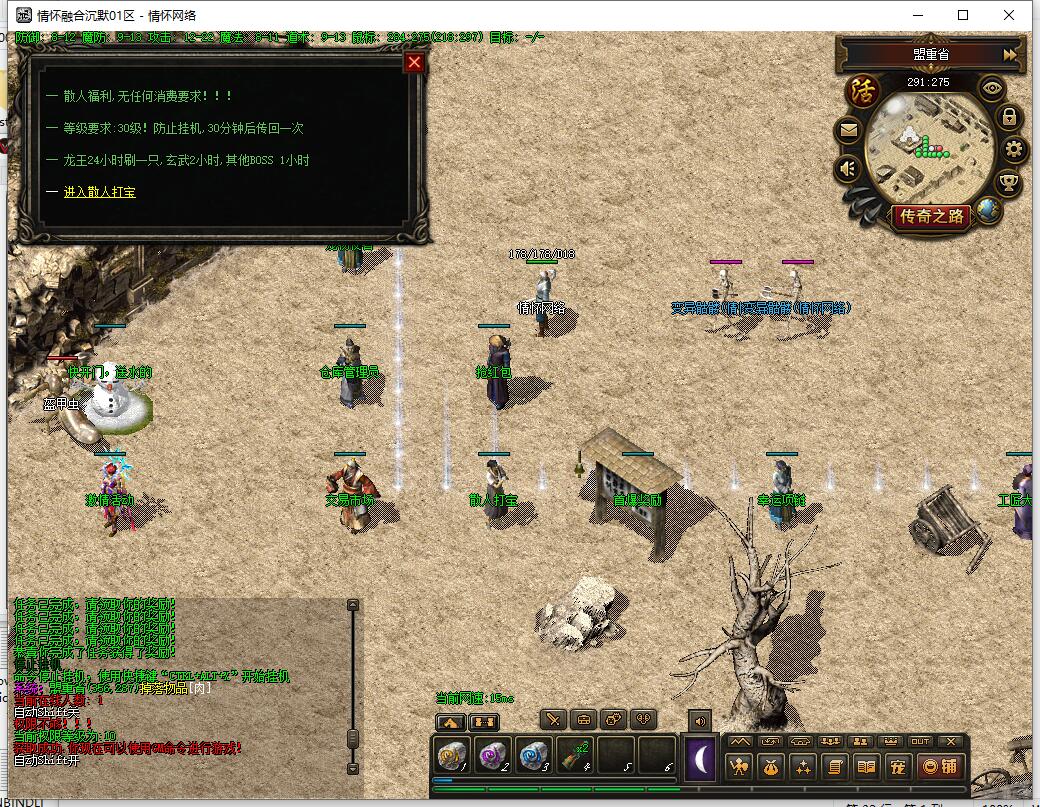This screenshot has height=807, width=1040.
Task: Open the mail envelope icon
Action: [x=848, y=130]
